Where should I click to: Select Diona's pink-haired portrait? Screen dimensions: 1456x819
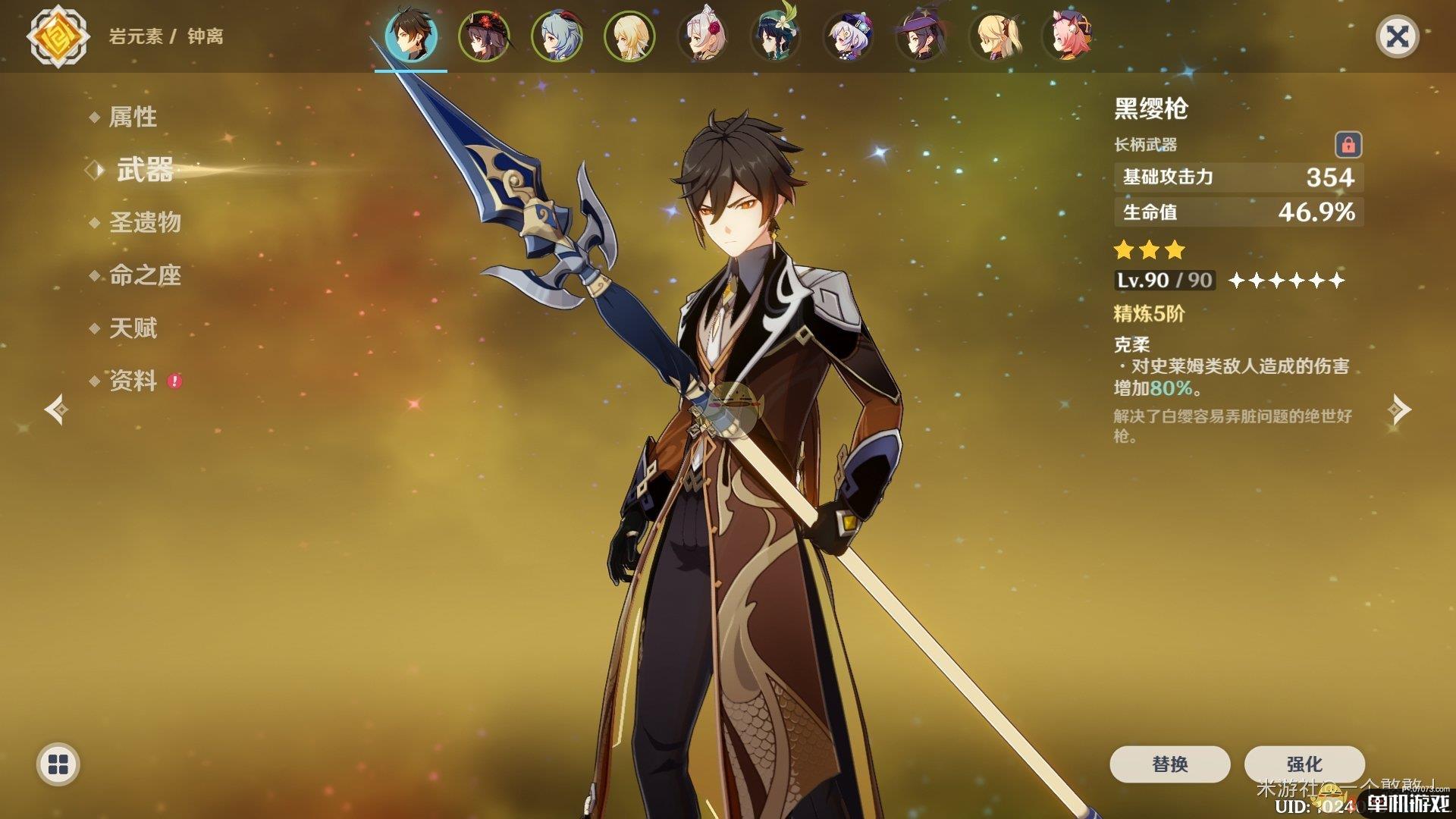[x=1067, y=36]
